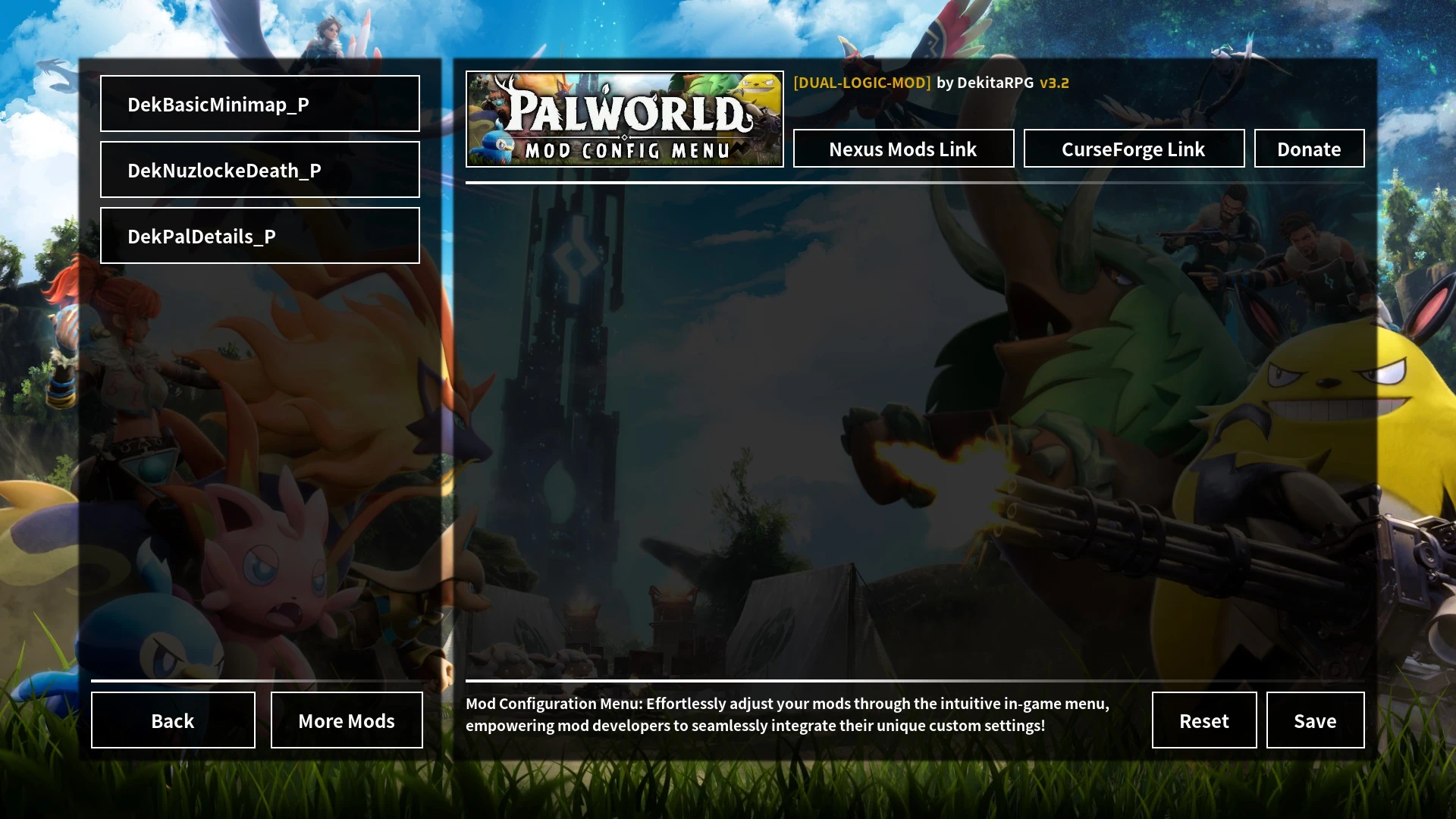1456x819 pixels.
Task: Apply changes with the Save button
Action: 1315,720
